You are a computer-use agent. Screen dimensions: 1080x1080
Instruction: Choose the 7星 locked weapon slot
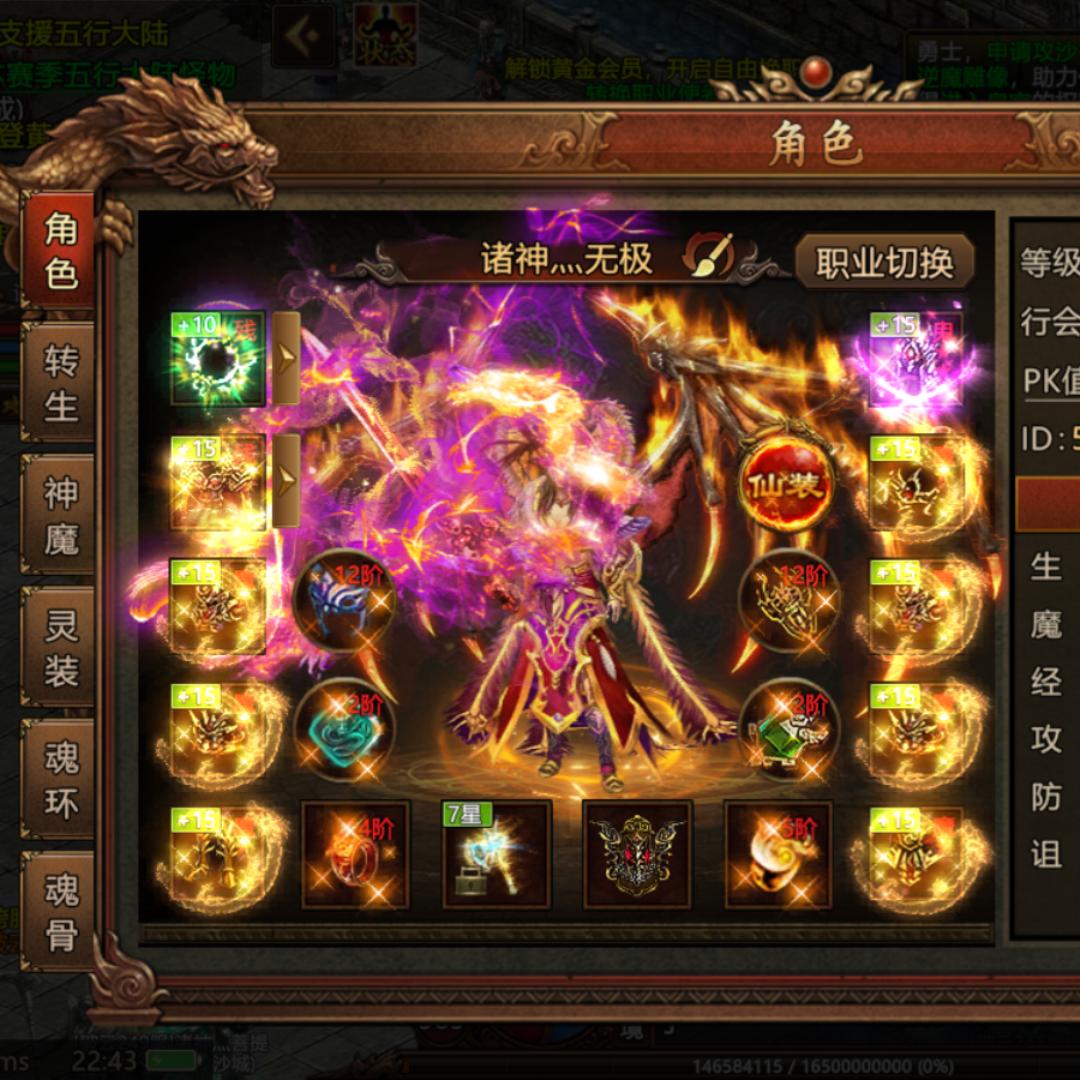coord(497,855)
